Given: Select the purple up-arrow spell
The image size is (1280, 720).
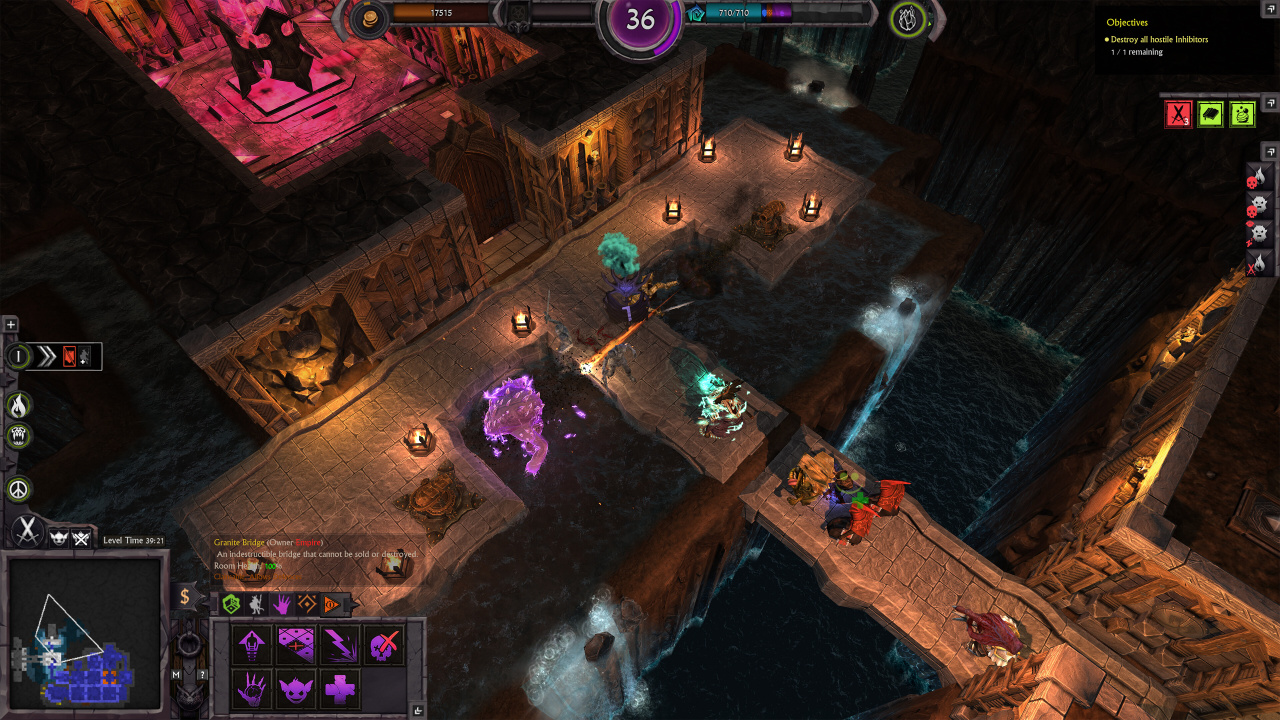Looking at the screenshot, I should pyautogui.click(x=251, y=645).
